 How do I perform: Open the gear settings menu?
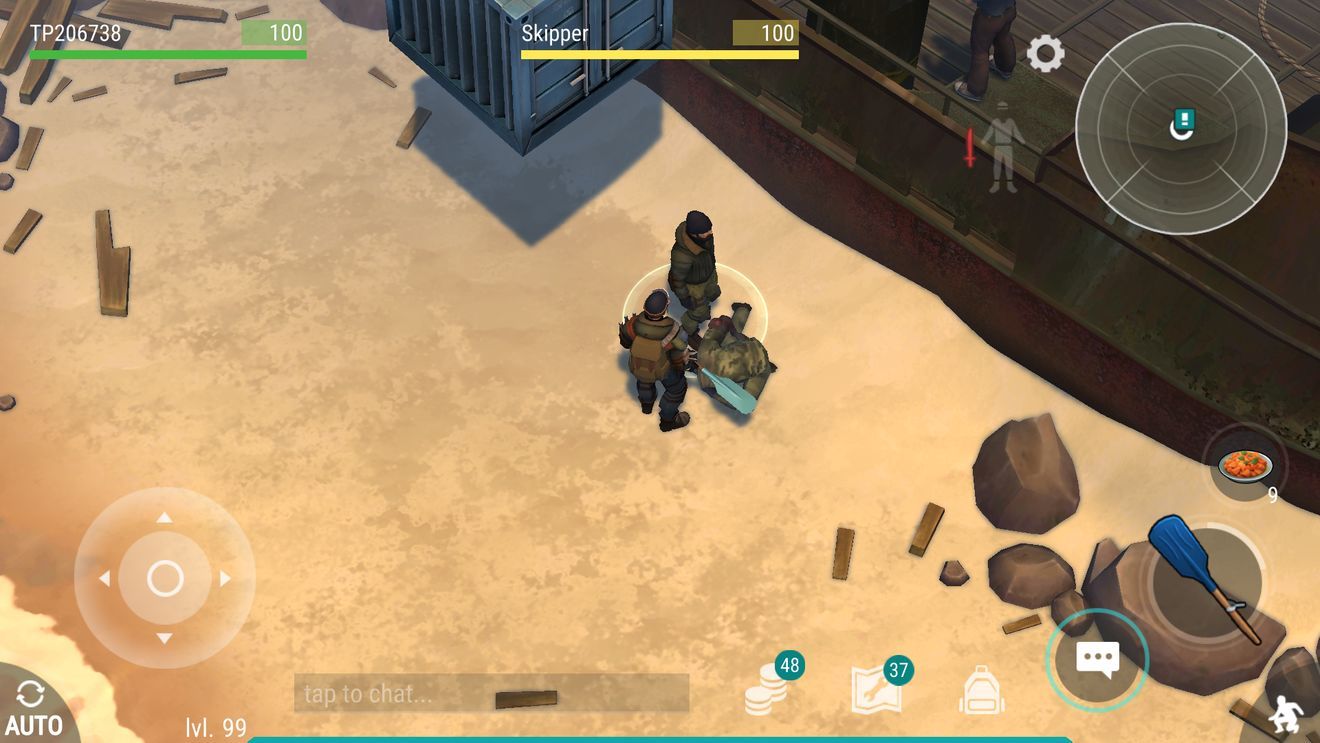click(1045, 53)
